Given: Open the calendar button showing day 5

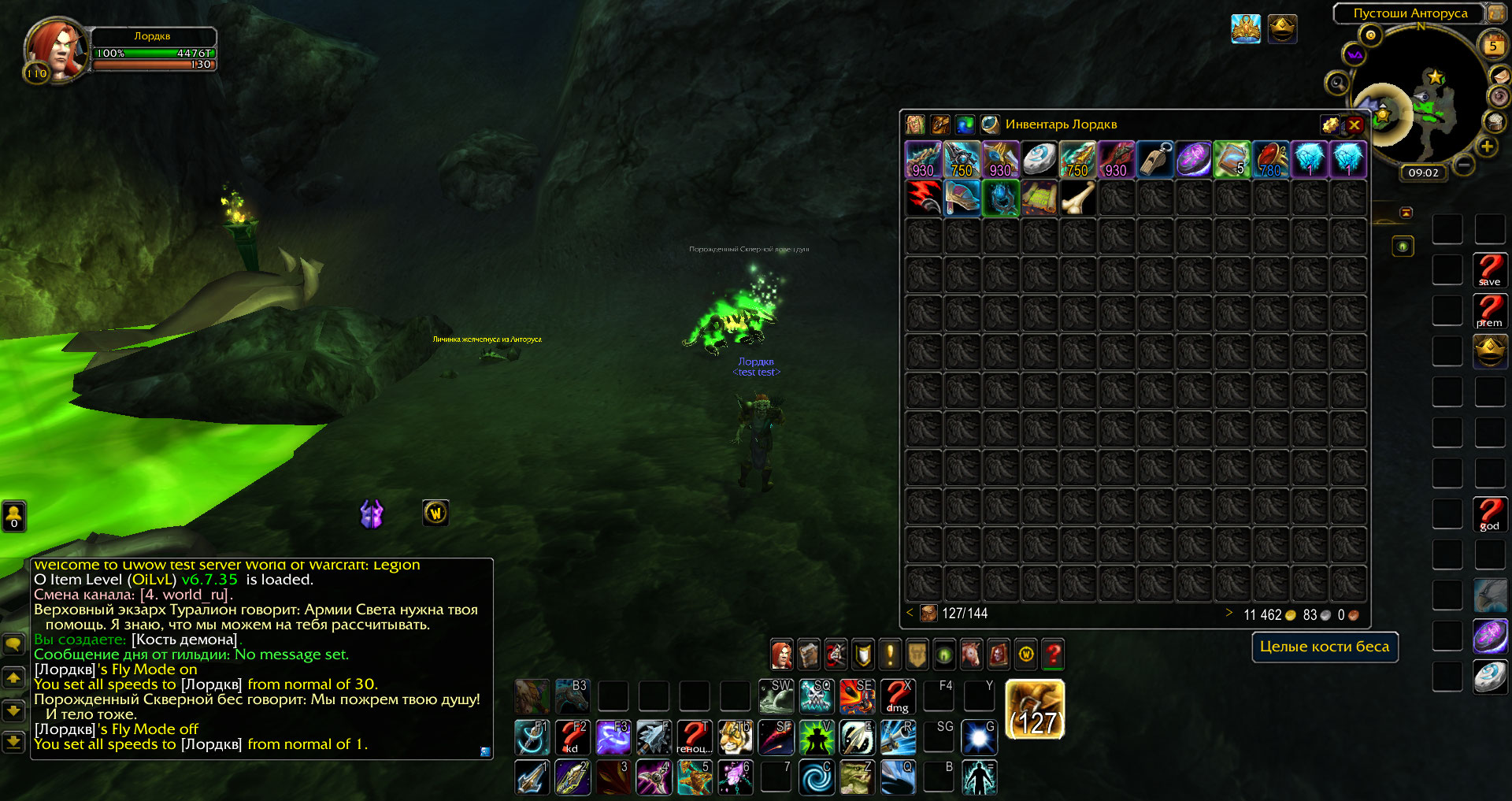Looking at the screenshot, I should pyautogui.click(x=1492, y=46).
